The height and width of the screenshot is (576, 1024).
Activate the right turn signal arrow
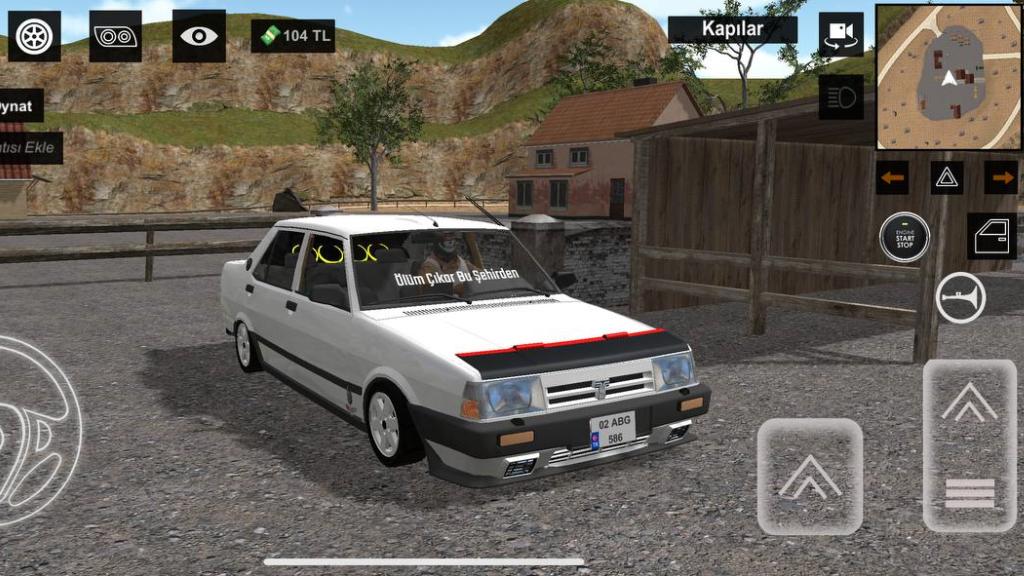(x=1000, y=178)
